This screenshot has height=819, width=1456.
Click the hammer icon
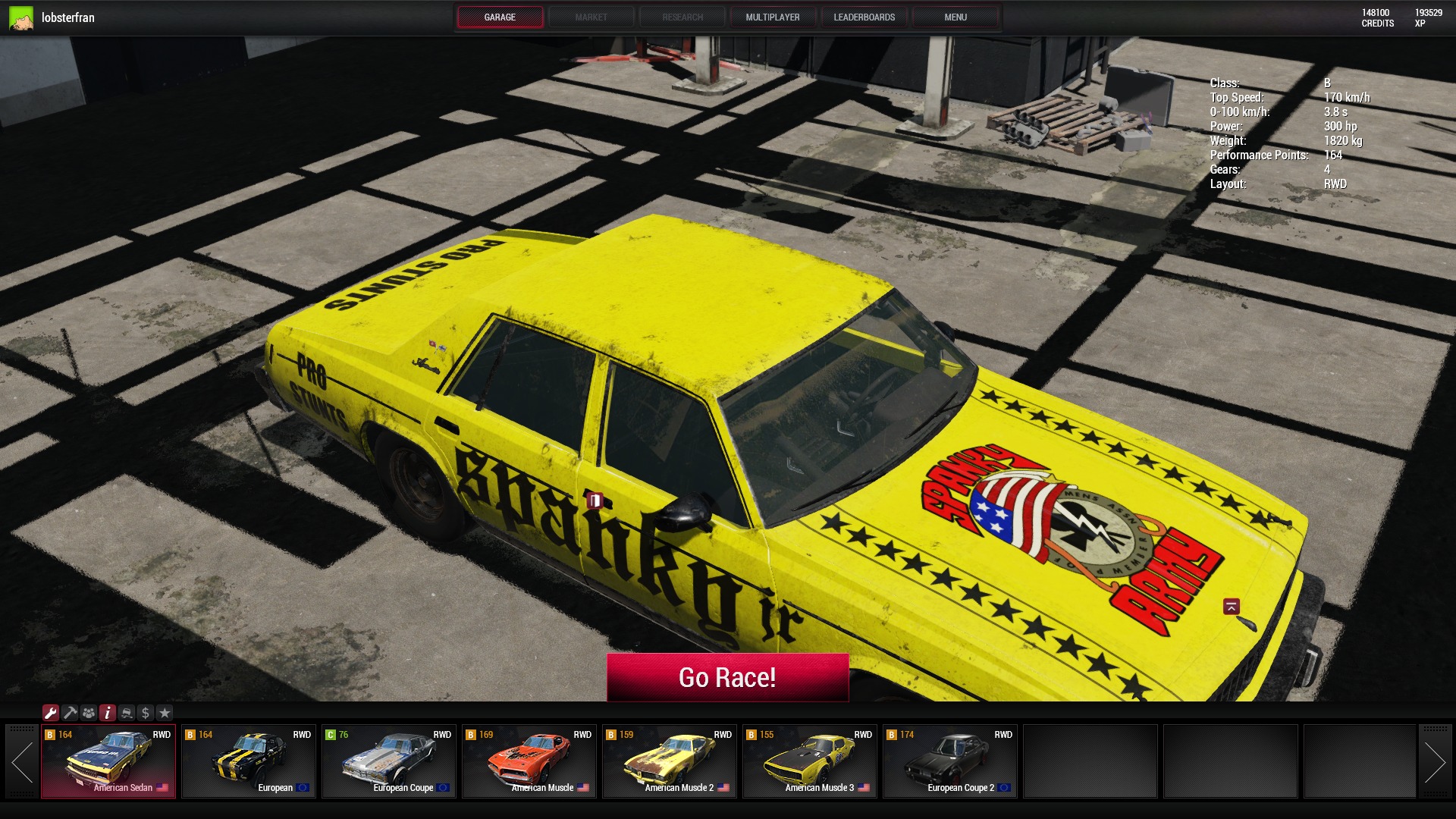tap(70, 713)
